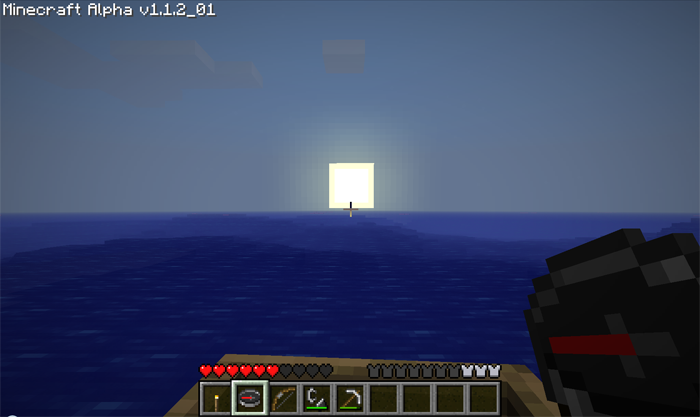Equip the pickaxe from the hotbar
Image resolution: width=700 pixels, height=417 pixels.
349,399
